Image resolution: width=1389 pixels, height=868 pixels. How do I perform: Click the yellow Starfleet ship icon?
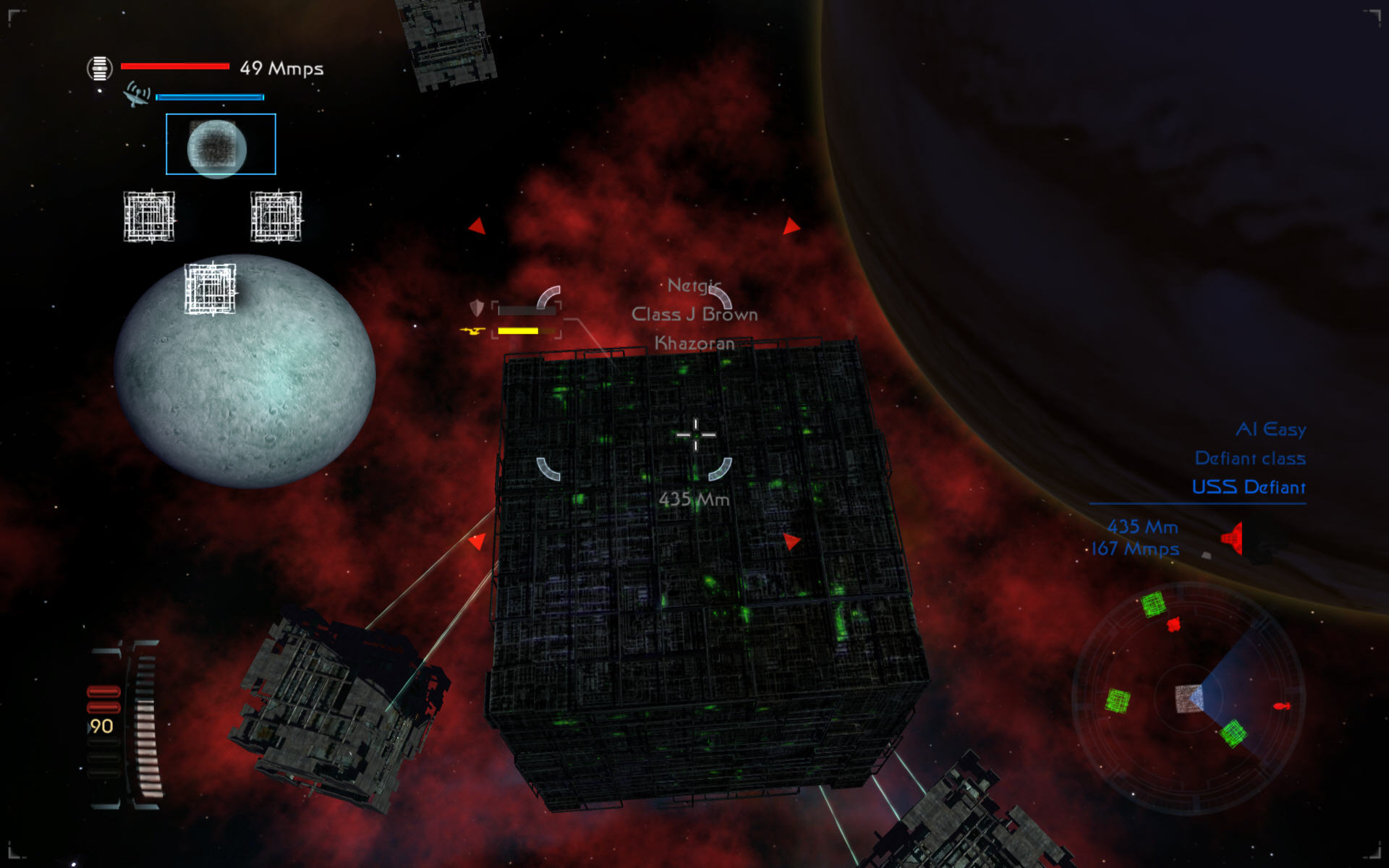pyautogui.click(x=472, y=331)
